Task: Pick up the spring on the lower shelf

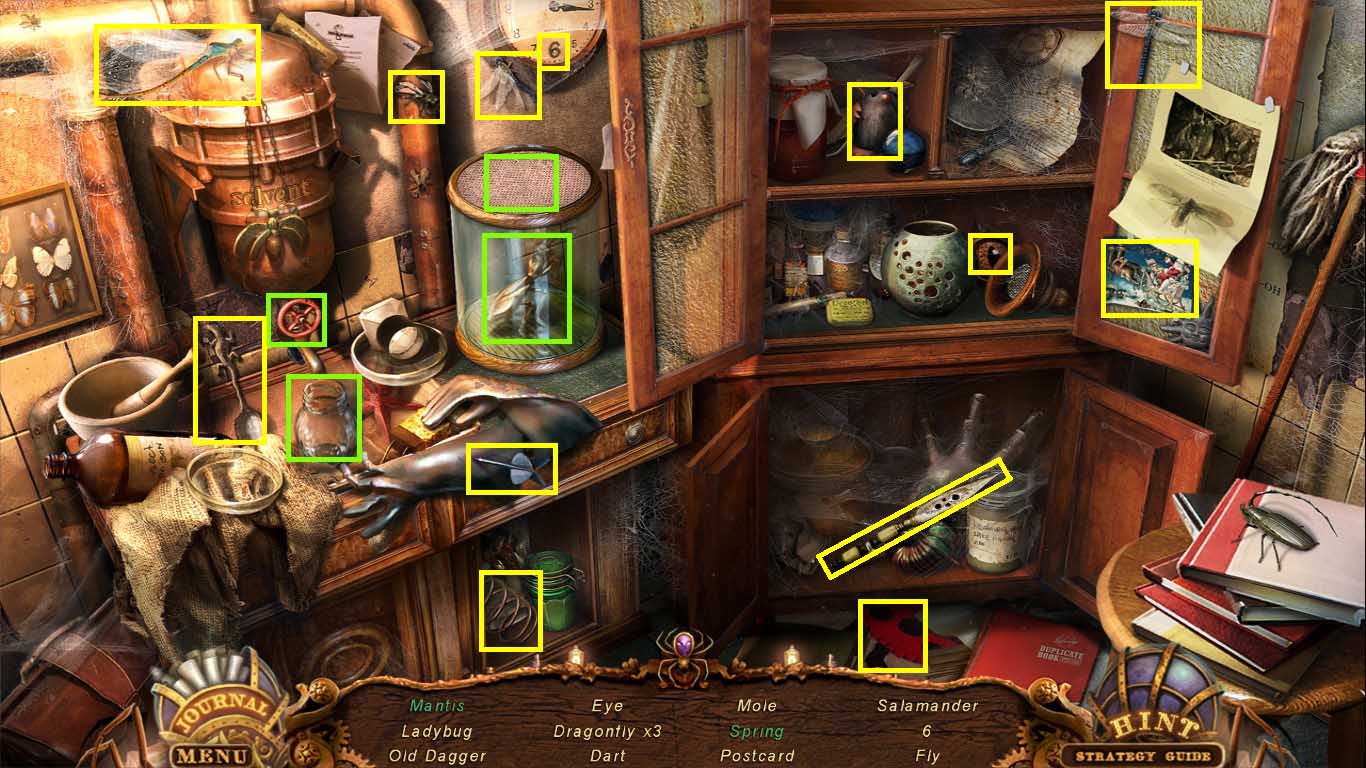Action: pyautogui.click(x=512, y=608)
